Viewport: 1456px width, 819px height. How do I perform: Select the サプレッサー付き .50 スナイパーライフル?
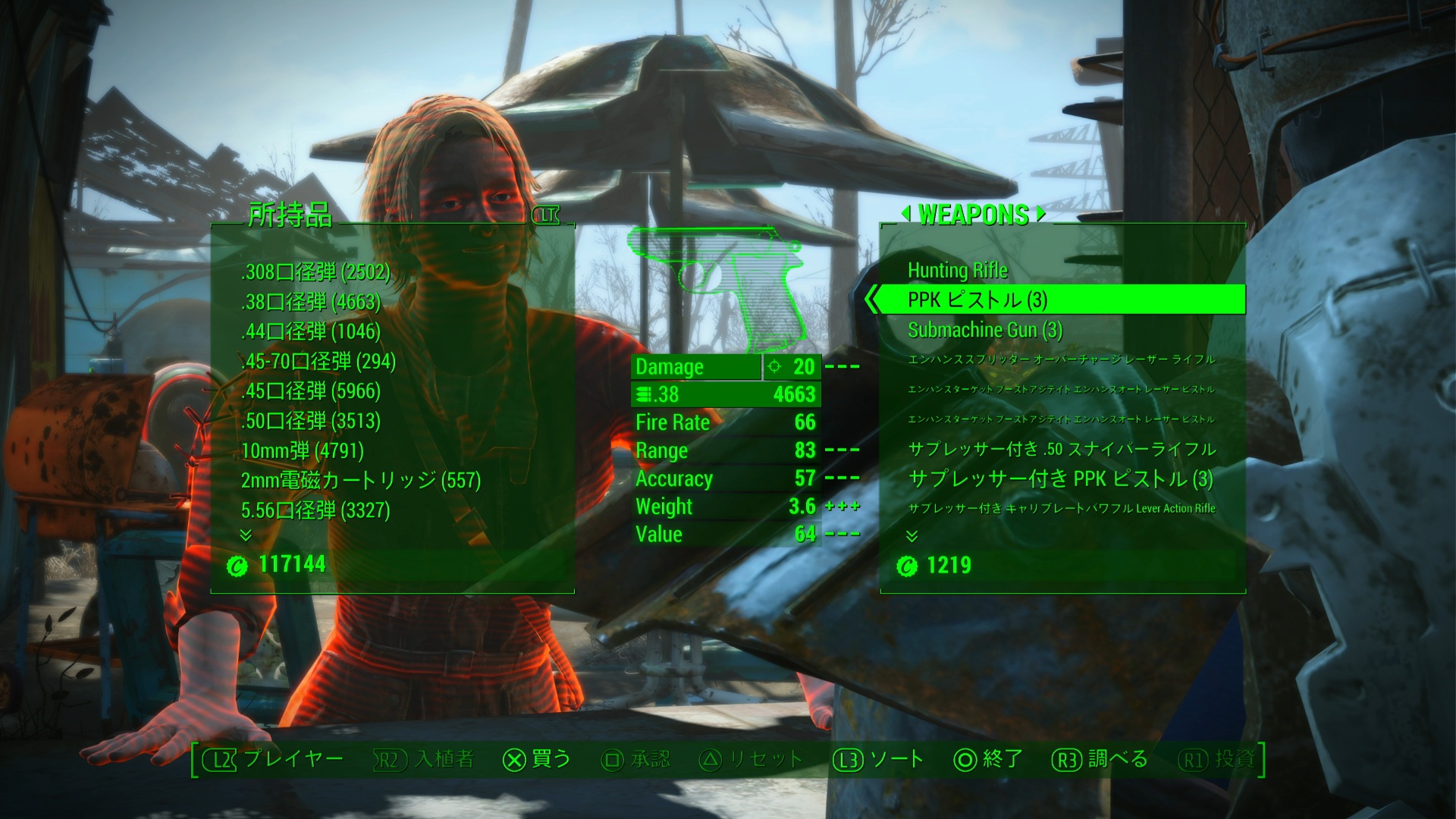click(1062, 449)
